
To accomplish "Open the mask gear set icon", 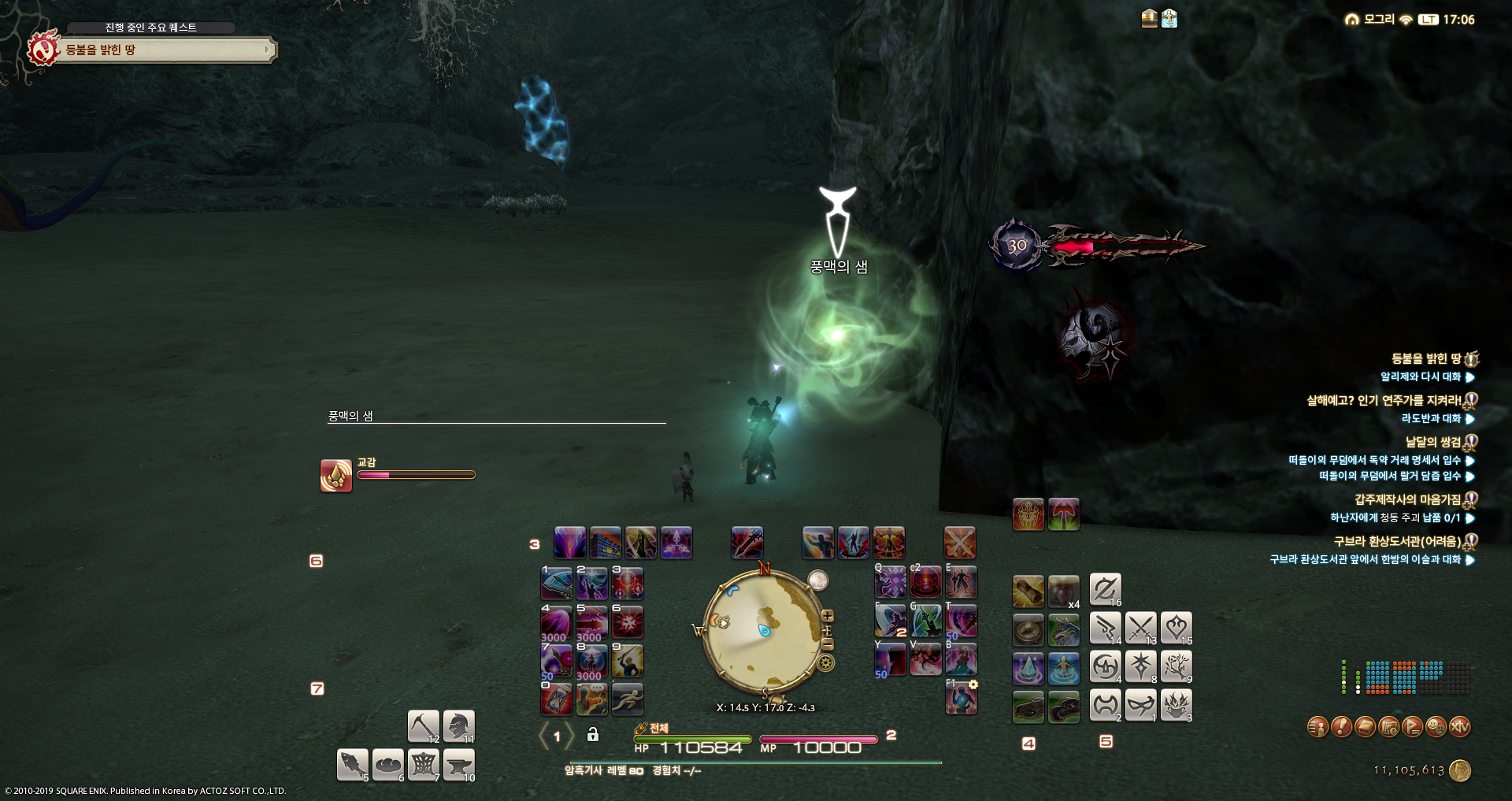I will tap(1140, 705).
